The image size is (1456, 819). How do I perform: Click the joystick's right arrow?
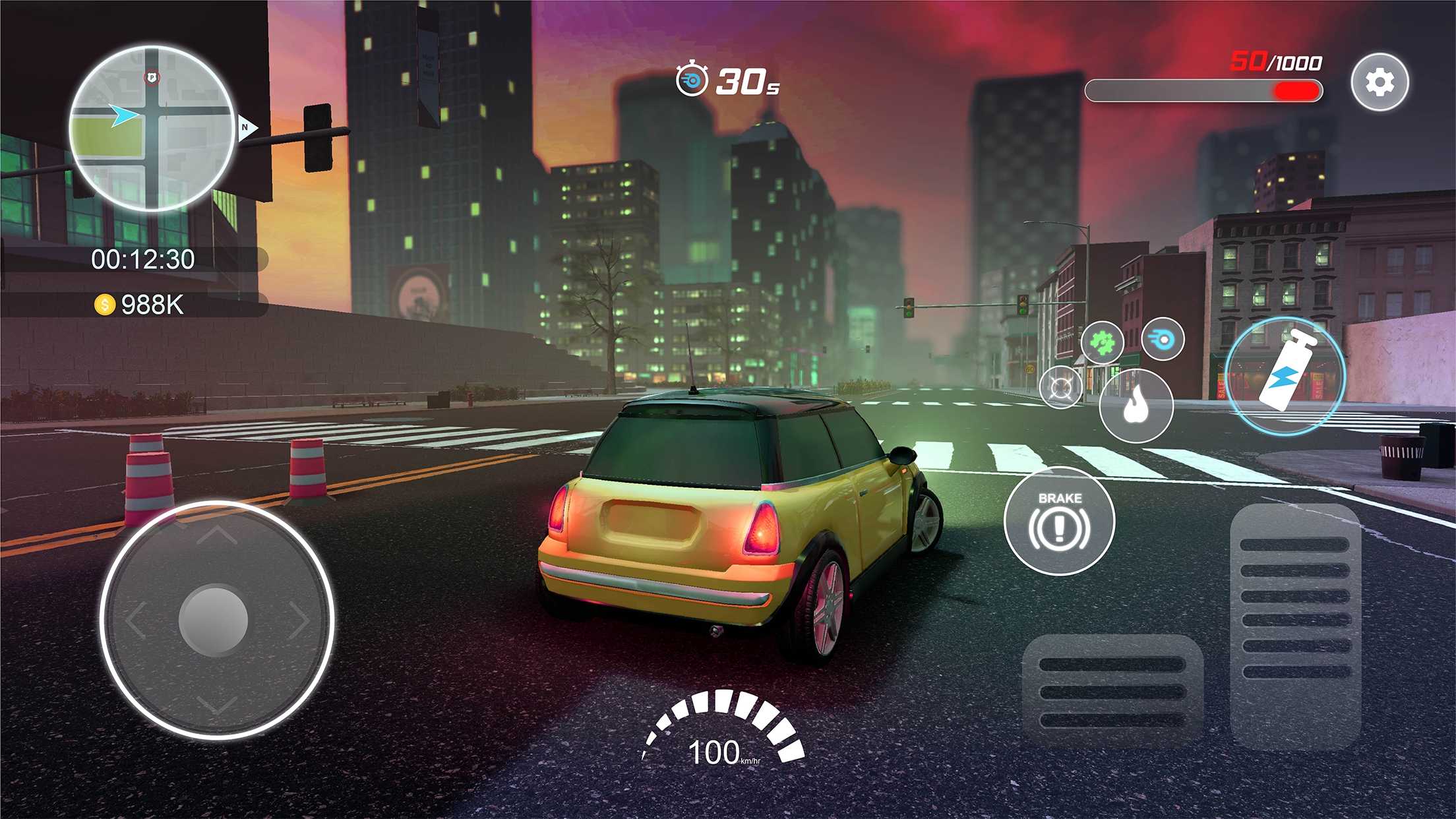(300, 621)
